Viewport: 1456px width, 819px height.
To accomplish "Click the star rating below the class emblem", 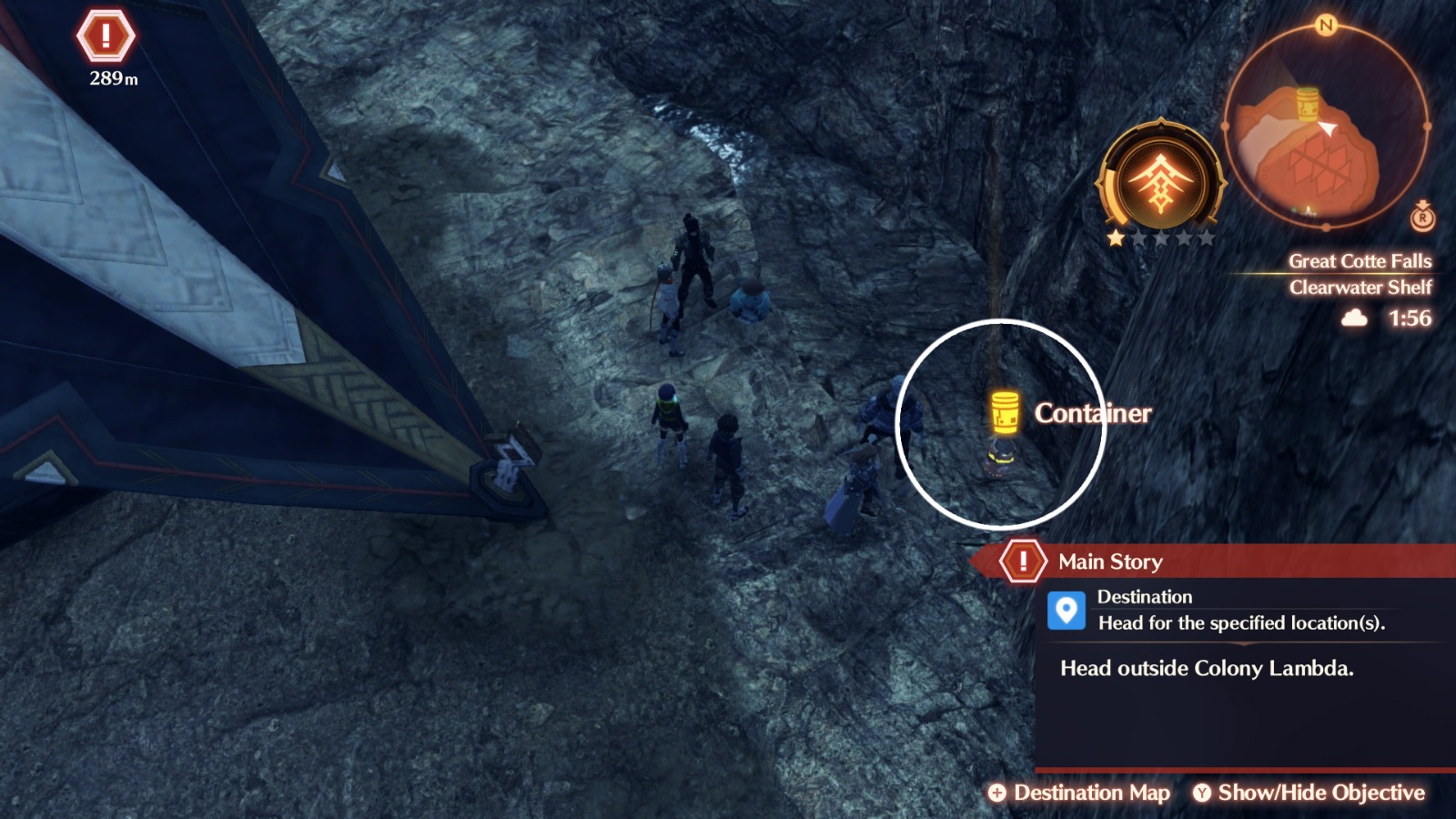I will [1162, 238].
